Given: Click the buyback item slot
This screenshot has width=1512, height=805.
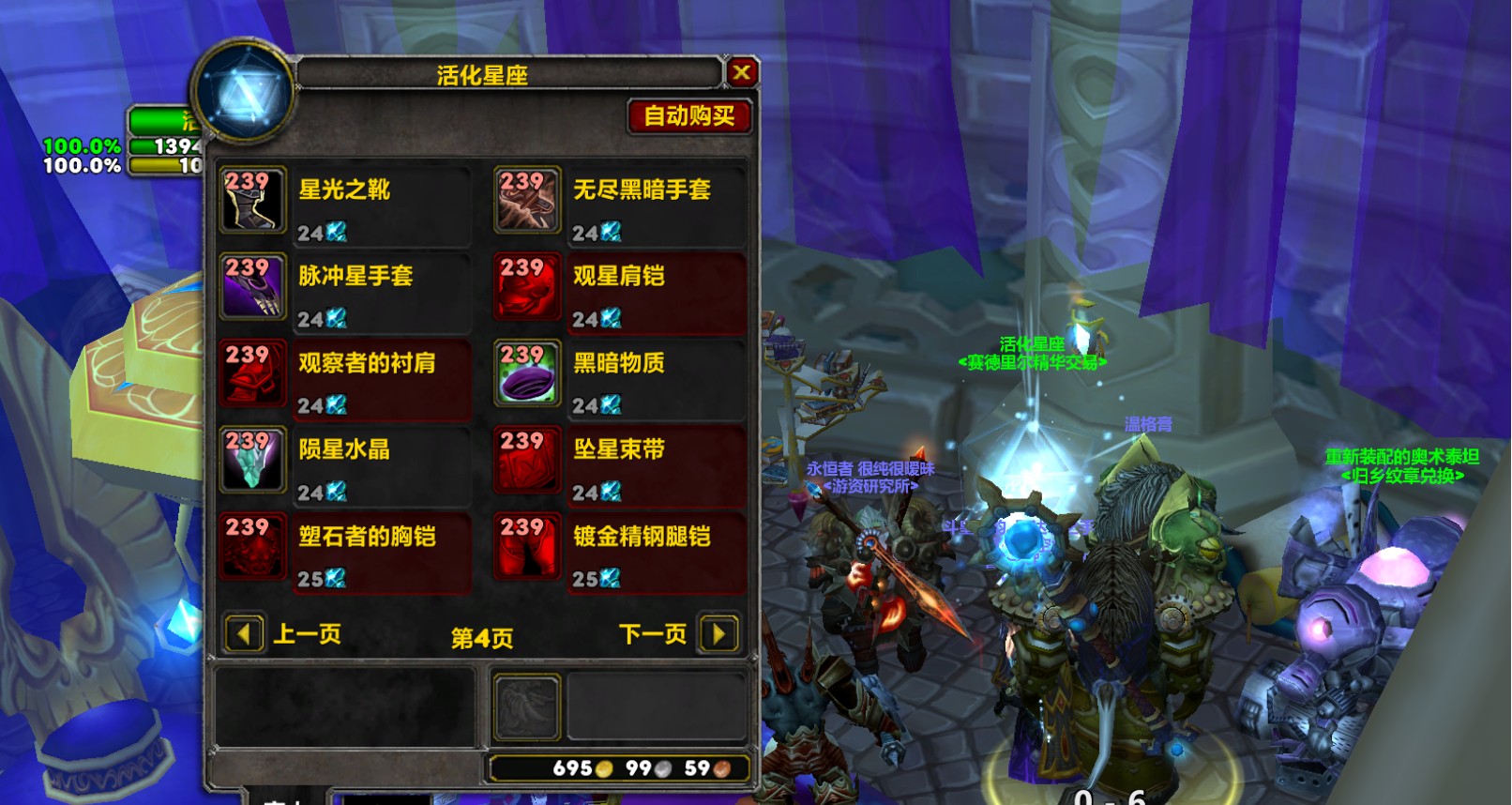Looking at the screenshot, I should click(x=527, y=706).
